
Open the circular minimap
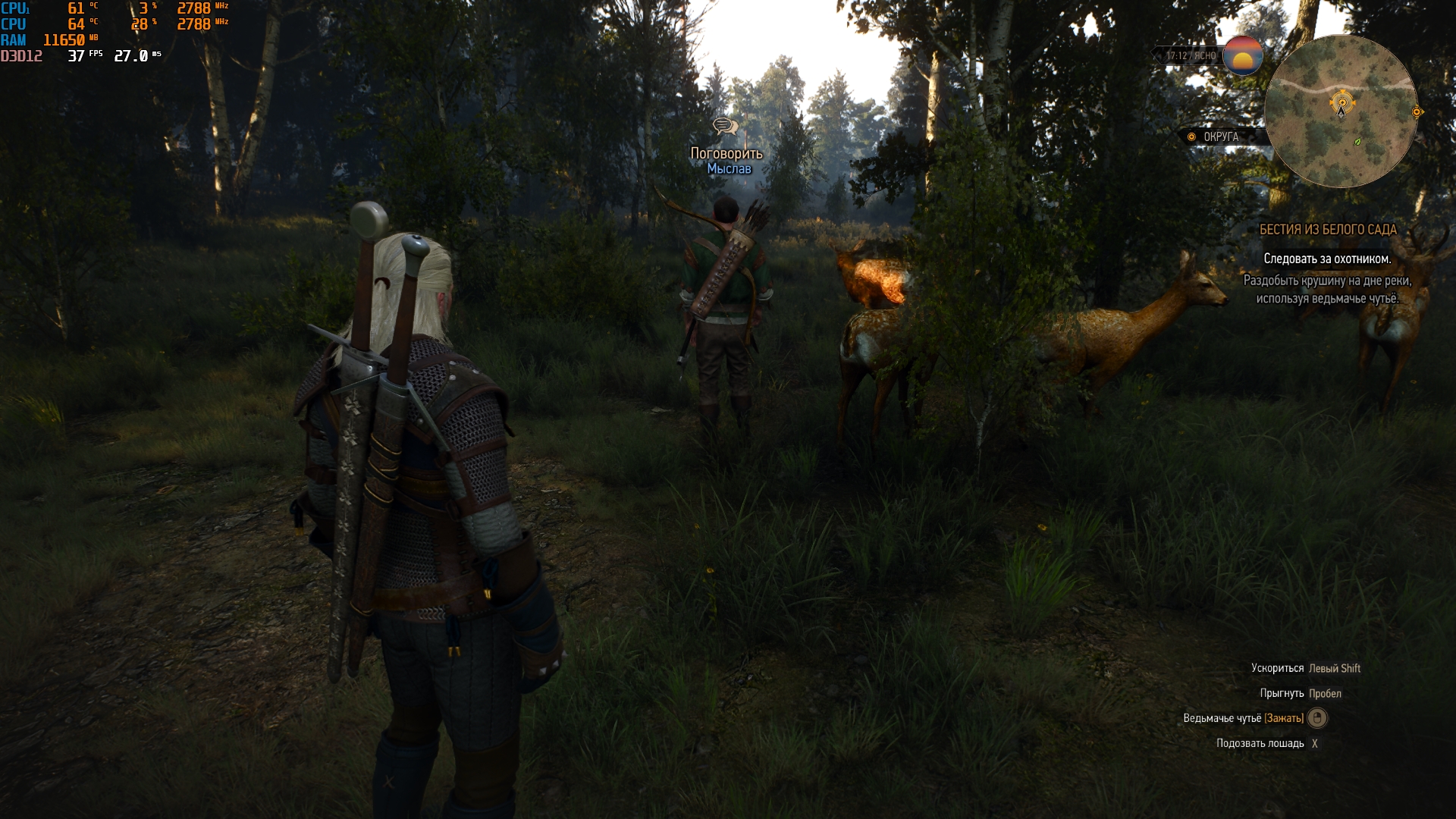click(1340, 111)
